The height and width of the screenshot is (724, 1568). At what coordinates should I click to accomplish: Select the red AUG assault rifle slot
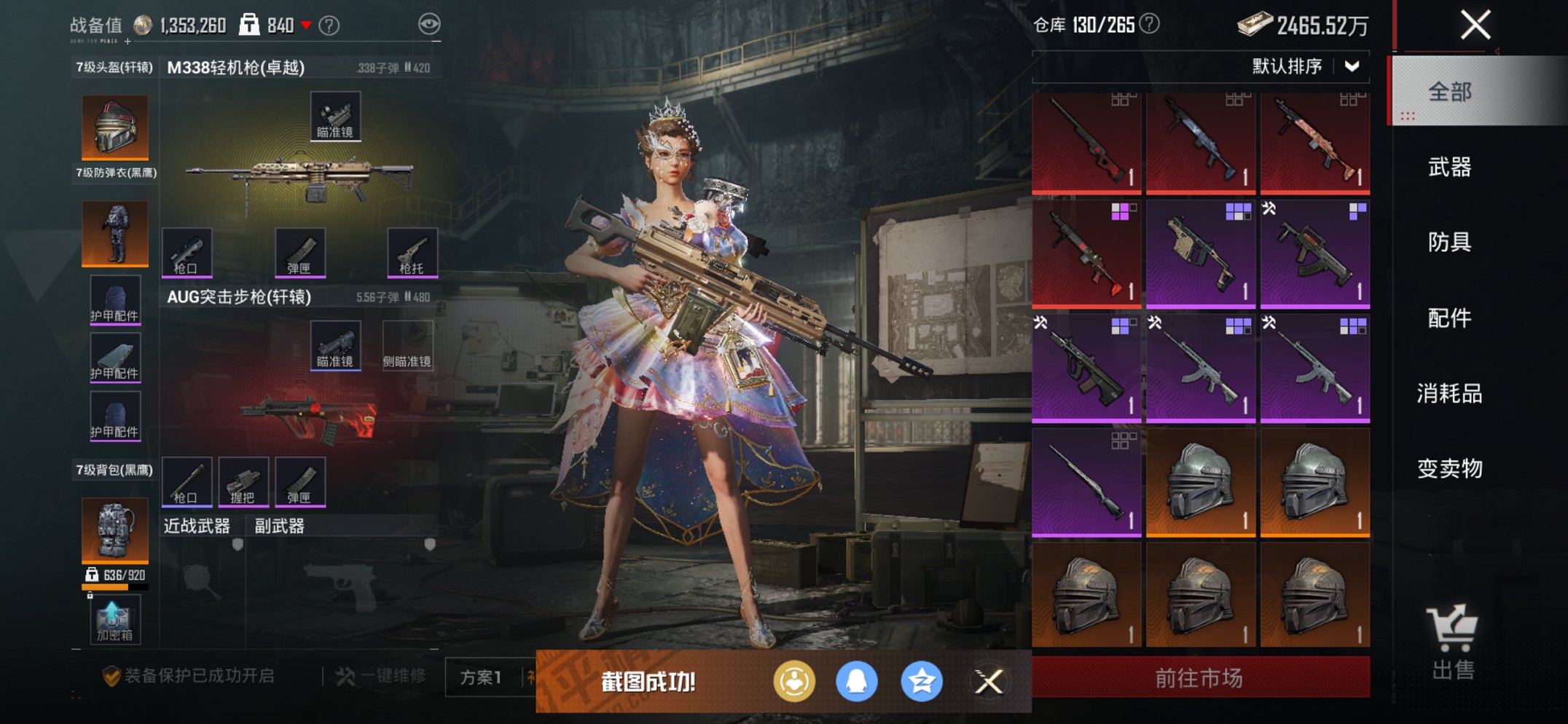pyautogui.click(x=310, y=419)
